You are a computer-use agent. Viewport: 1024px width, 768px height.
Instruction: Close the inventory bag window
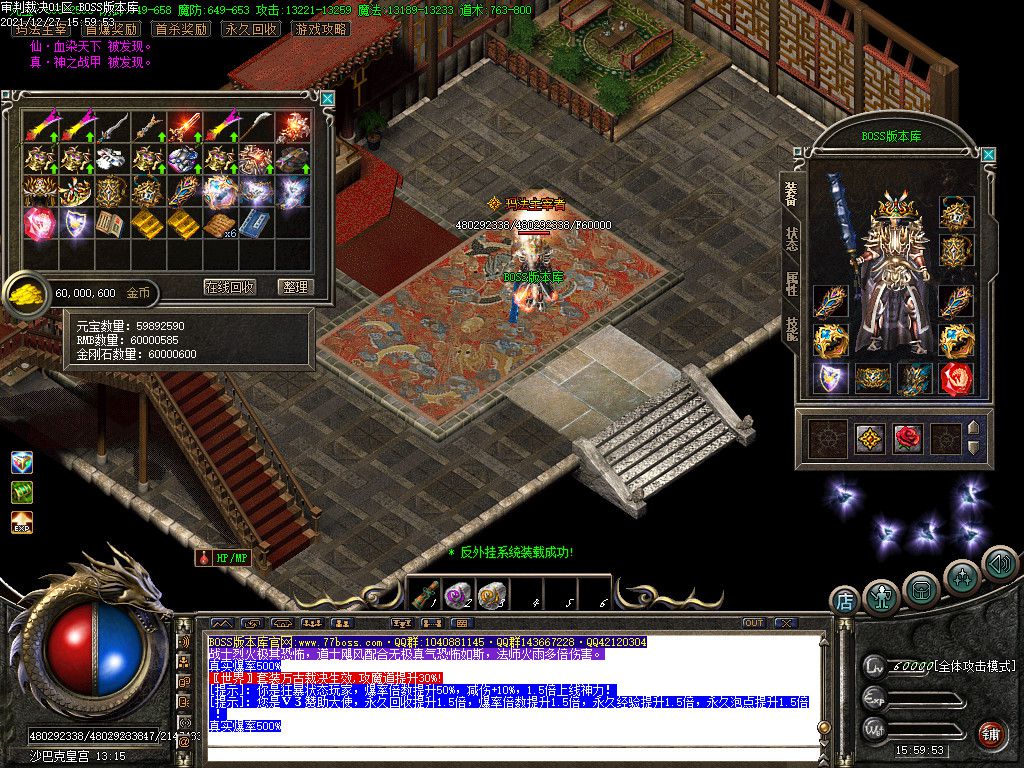click(x=327, y=98)
